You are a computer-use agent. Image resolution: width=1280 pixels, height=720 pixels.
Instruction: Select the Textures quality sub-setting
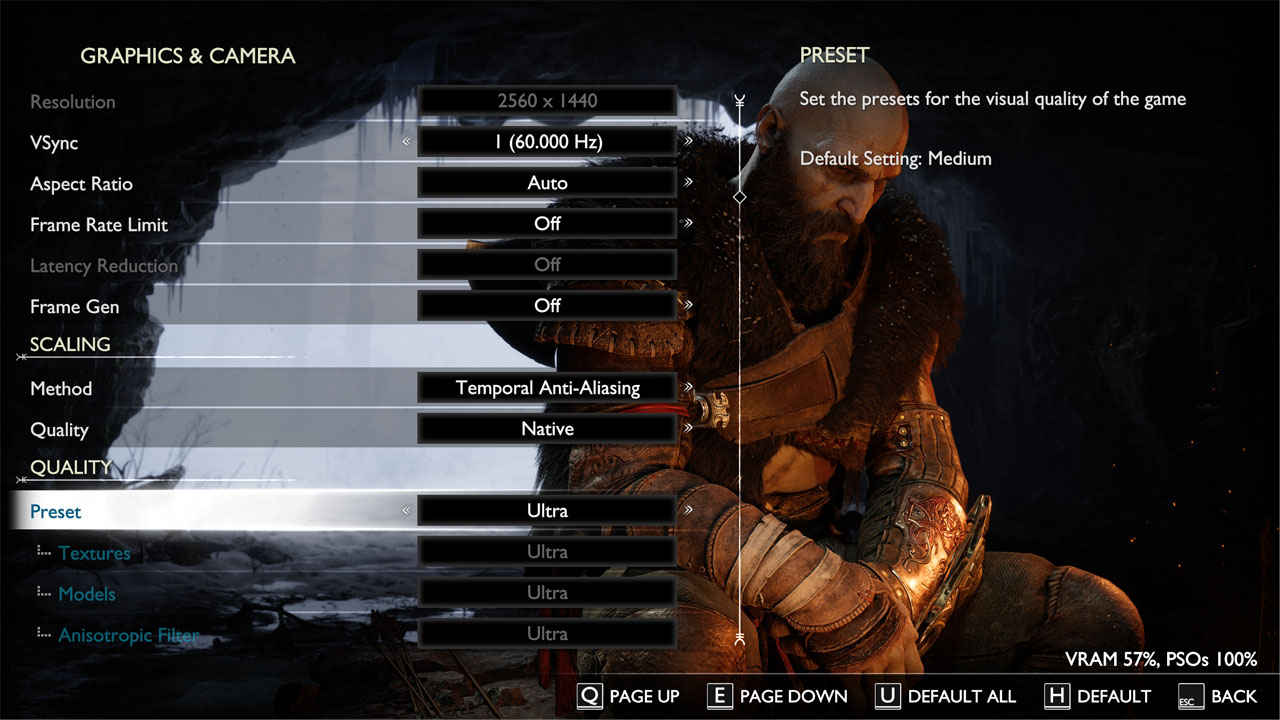94,553
